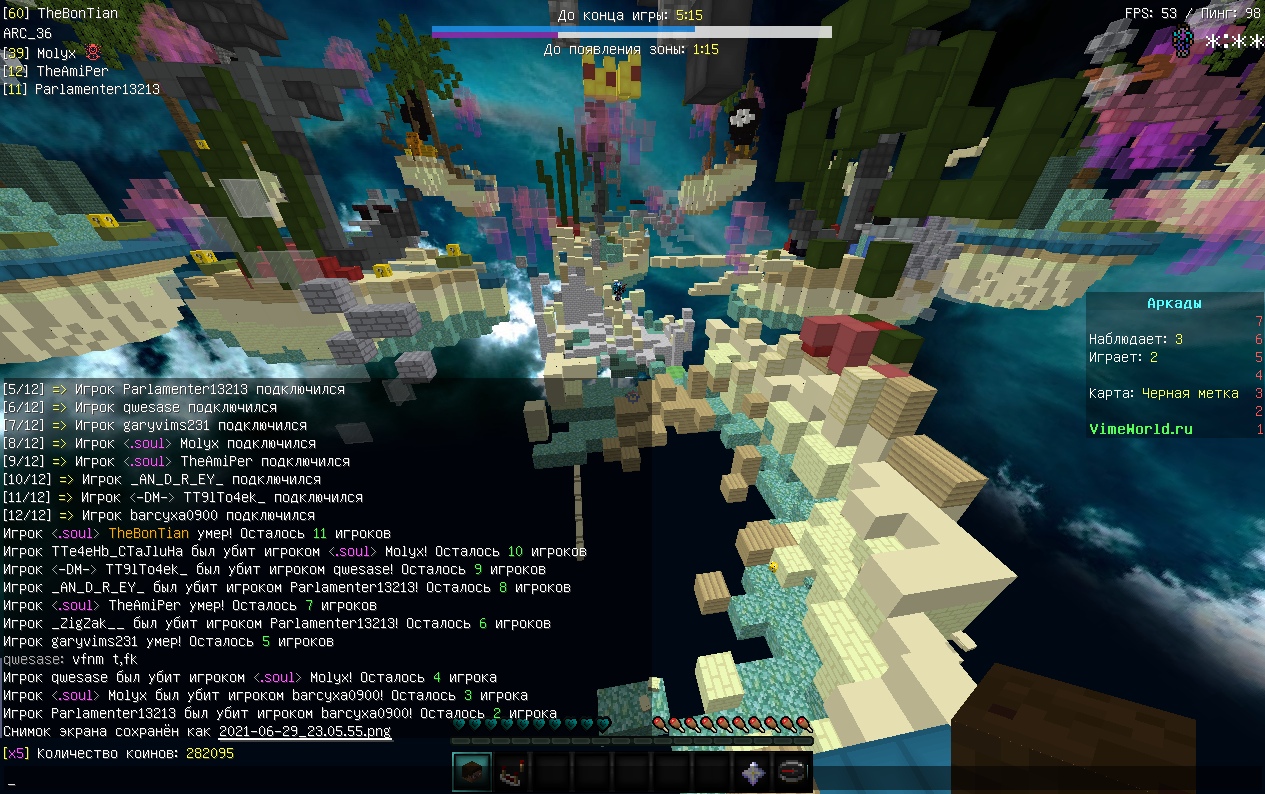Select the redstone comparator hotbar slot

coord(512,772)
